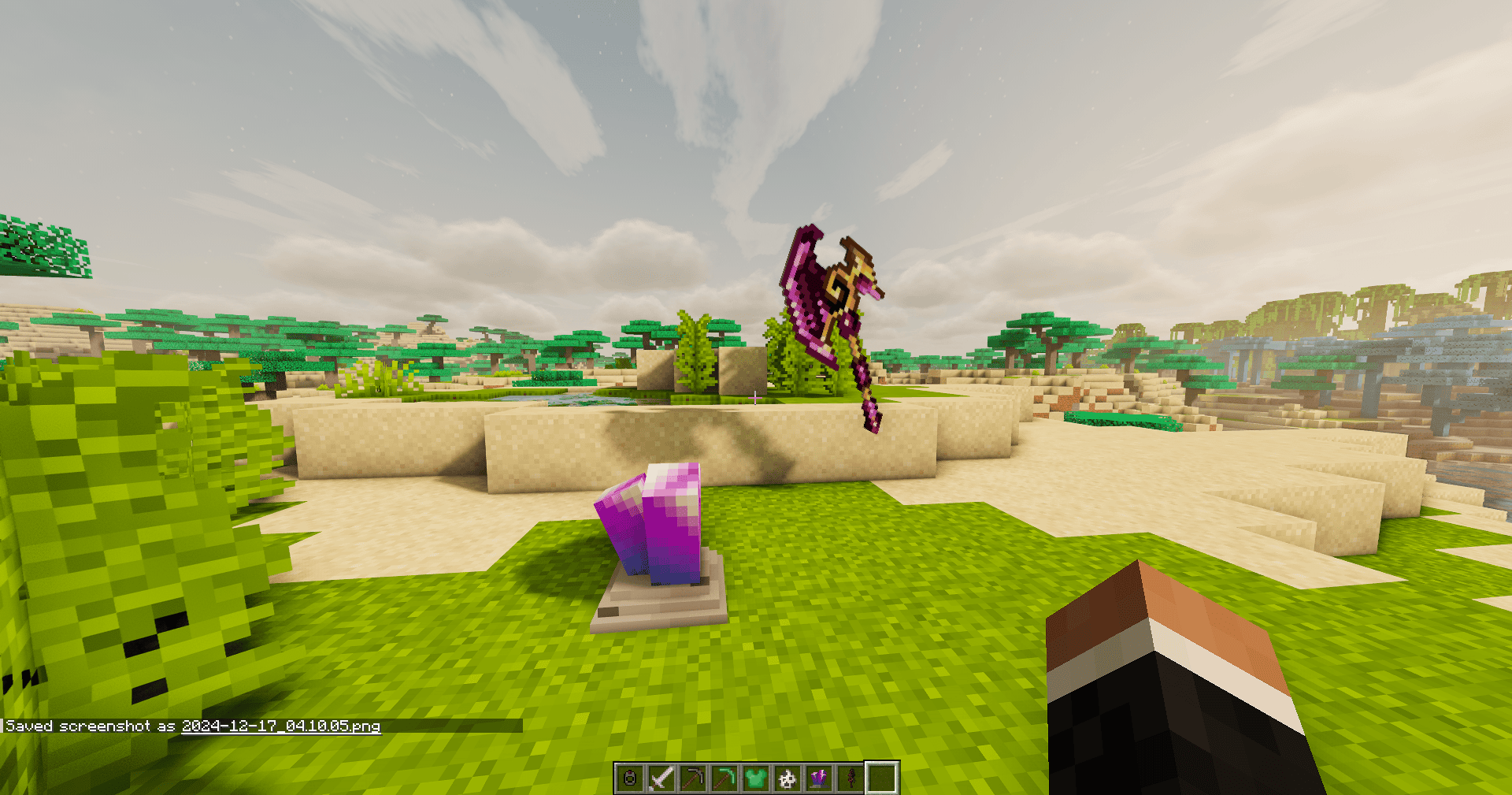The width and height of the screenshot is (1512, 795).
Task: Click the empty selected hotbar slot
Action: coord(882,778)
